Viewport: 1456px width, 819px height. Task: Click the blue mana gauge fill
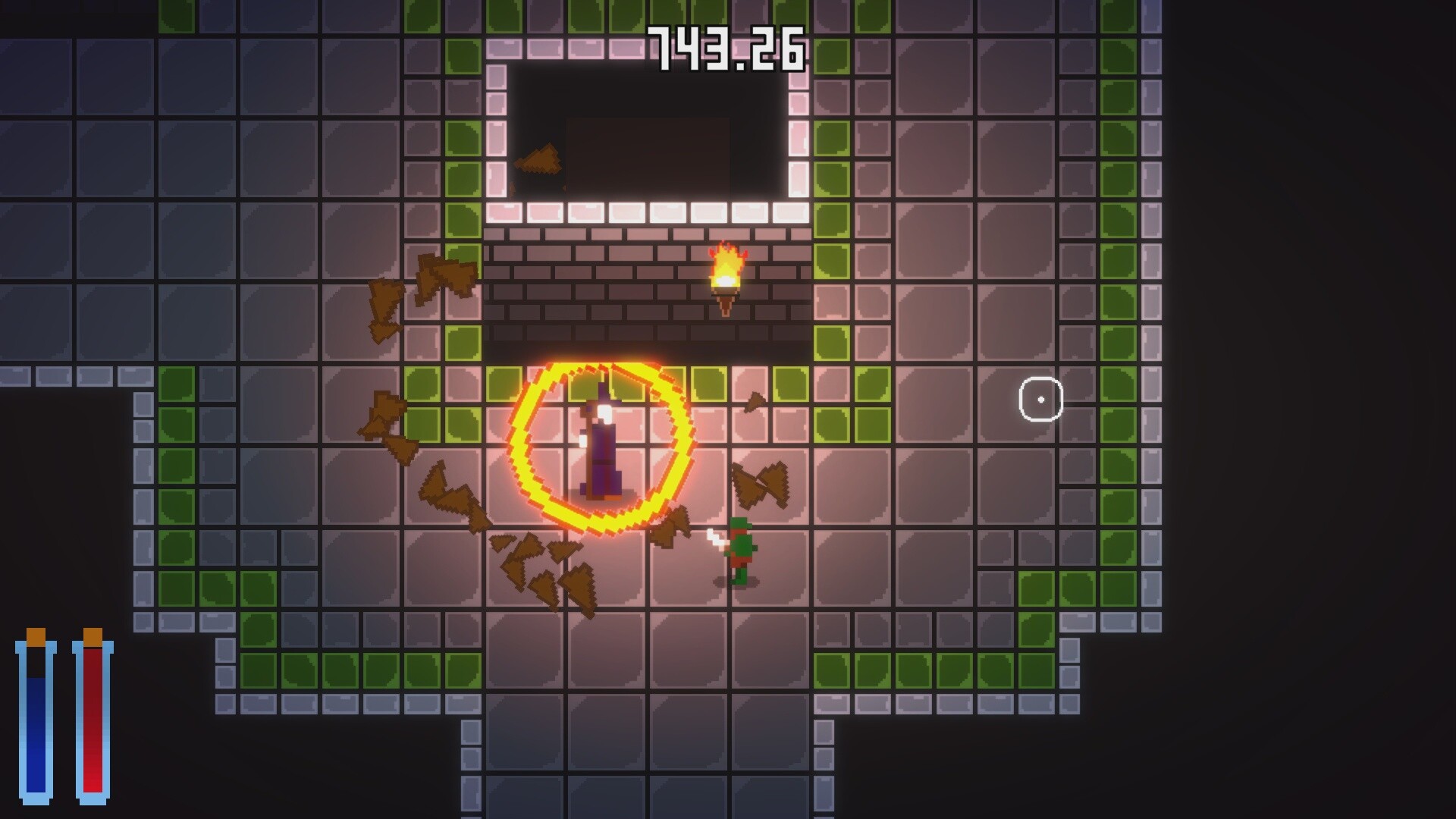tap(36, 736)
